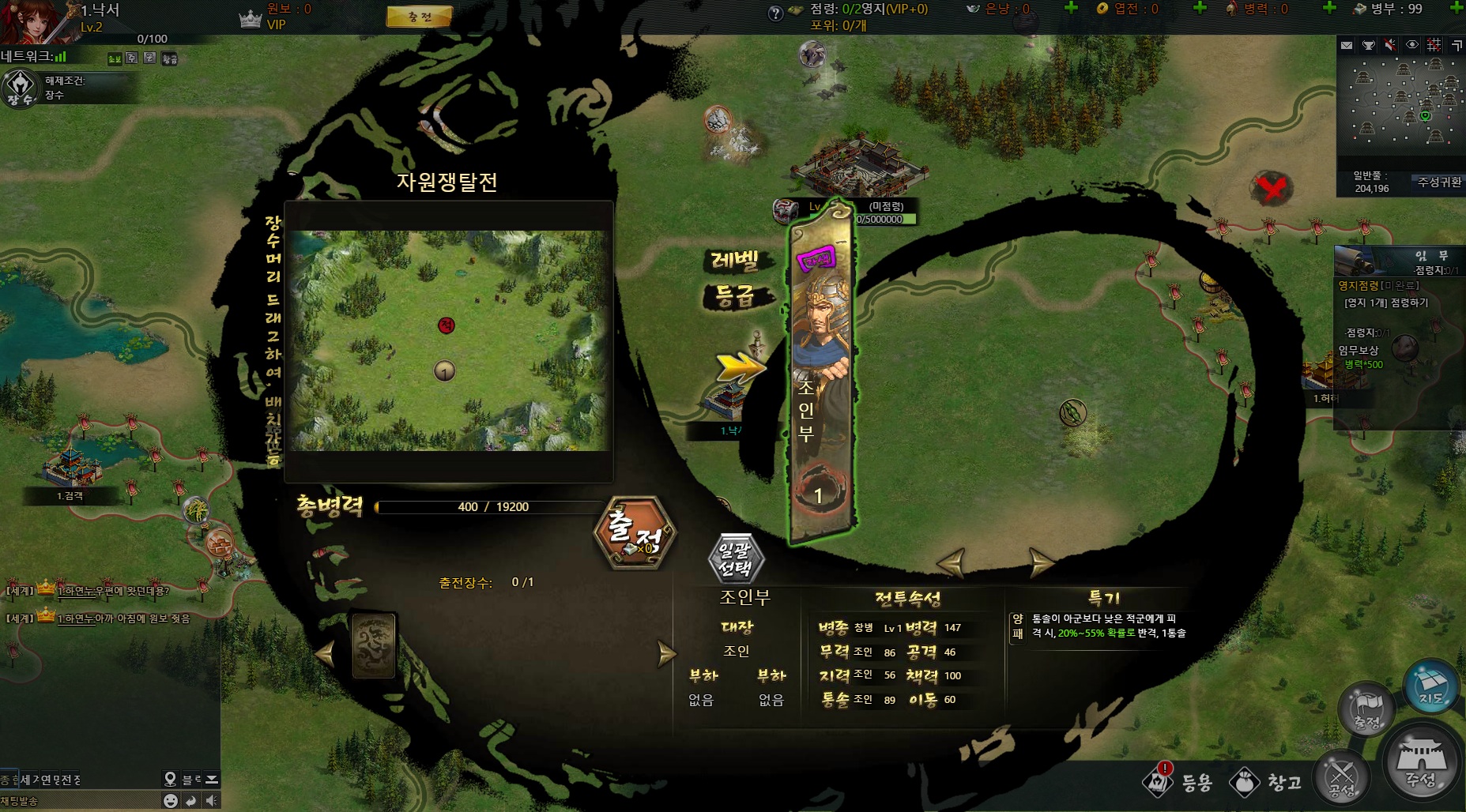The width and height of the screenshot is (1466, 812).
Task: Show the next general with right gold arrow
Action: [1041, 562]
